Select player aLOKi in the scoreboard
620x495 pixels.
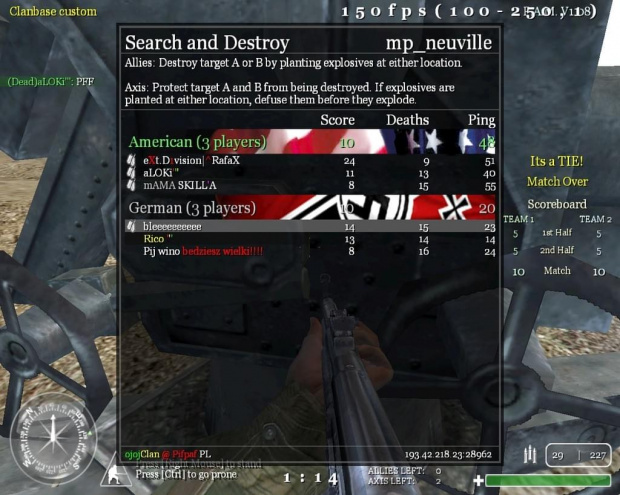point(160,173)
